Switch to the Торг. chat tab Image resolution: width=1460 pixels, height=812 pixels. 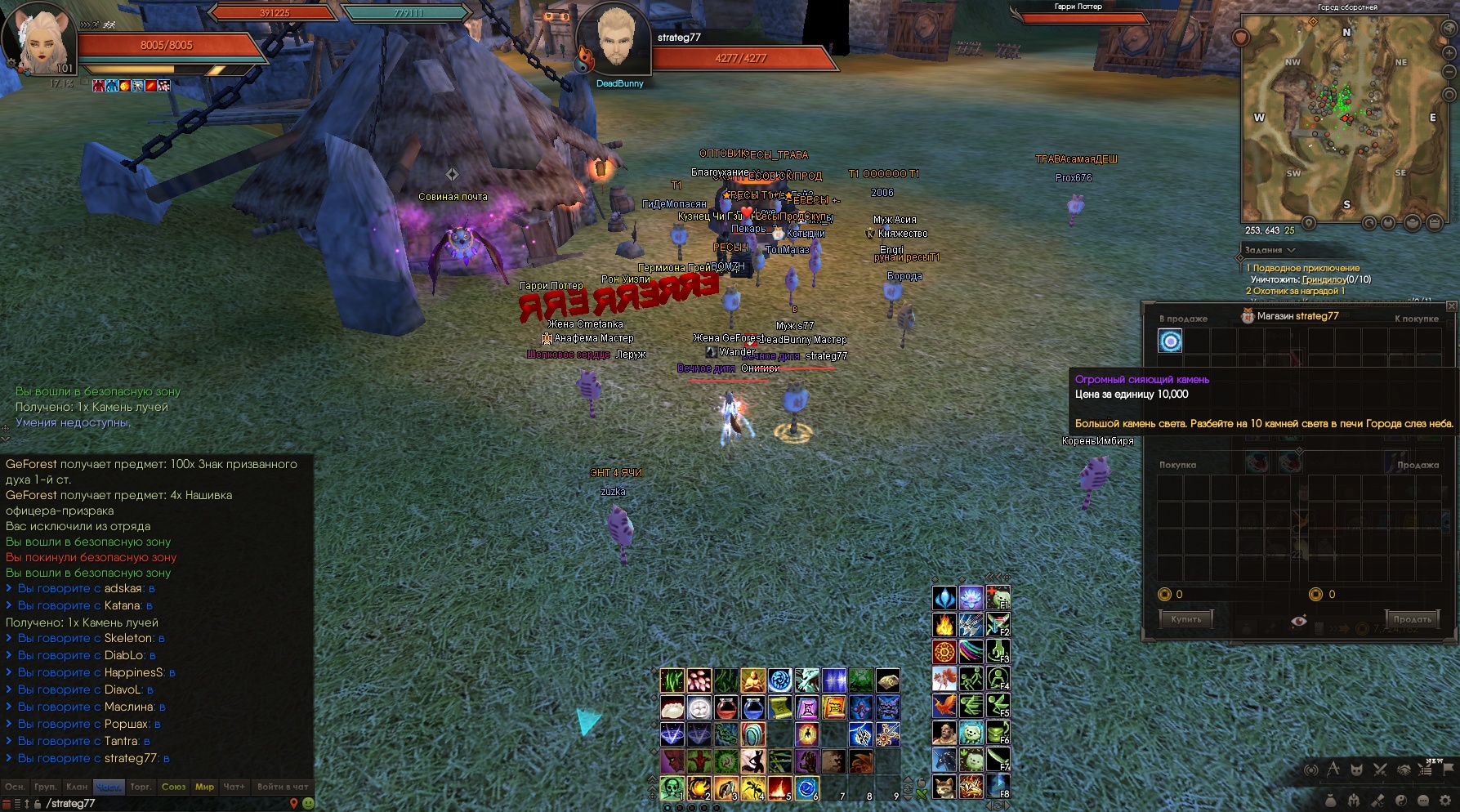[x=141, y=787]
